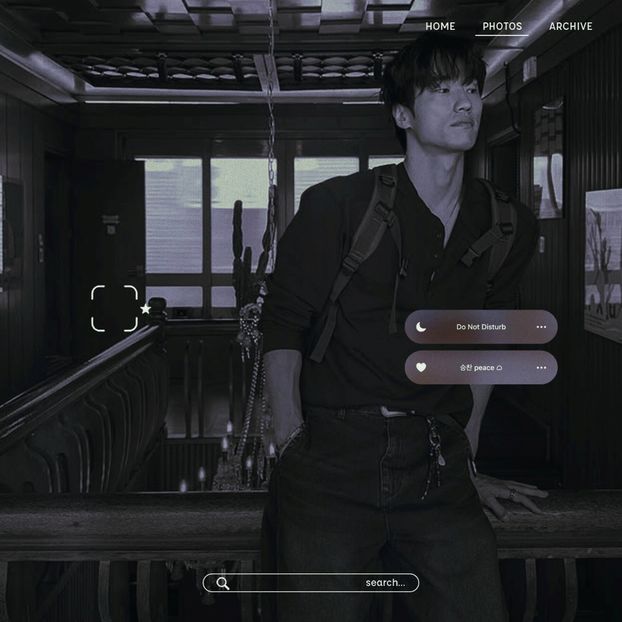Tap the white star icon
This screenshot has width=622, height=622.
coord(146,309)
